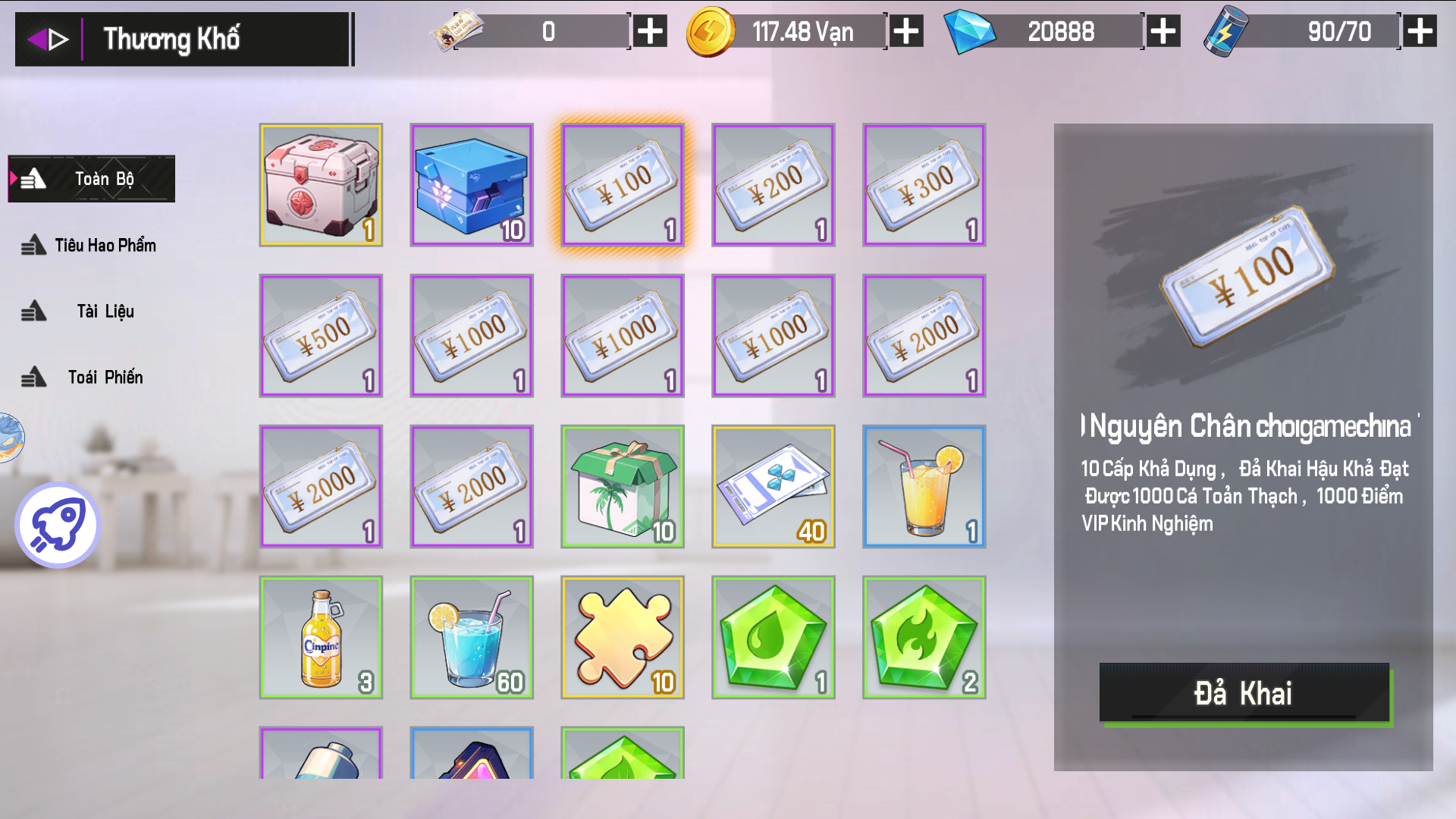Viewport: 1456px width, 819px height.
Task: Add blue diamonds with plus button
Action: pos(1163,32)
